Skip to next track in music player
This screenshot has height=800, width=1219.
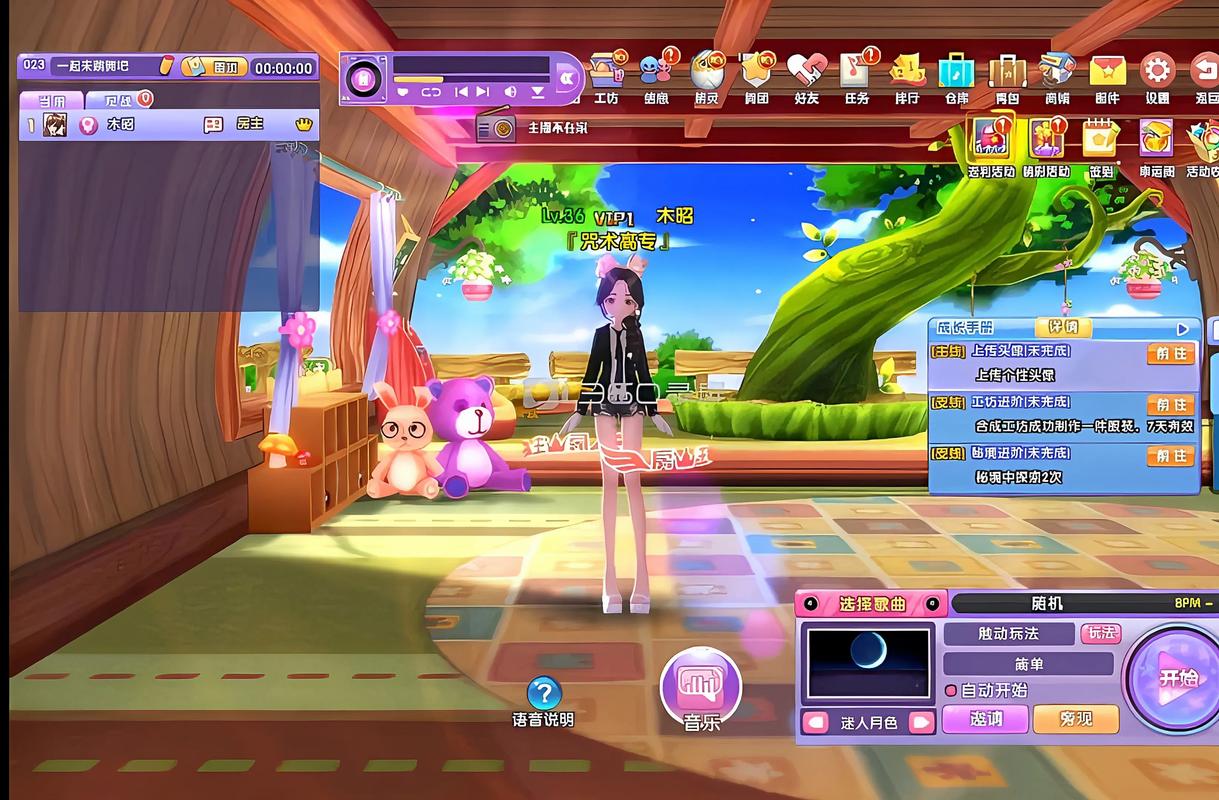coord(483,92)
